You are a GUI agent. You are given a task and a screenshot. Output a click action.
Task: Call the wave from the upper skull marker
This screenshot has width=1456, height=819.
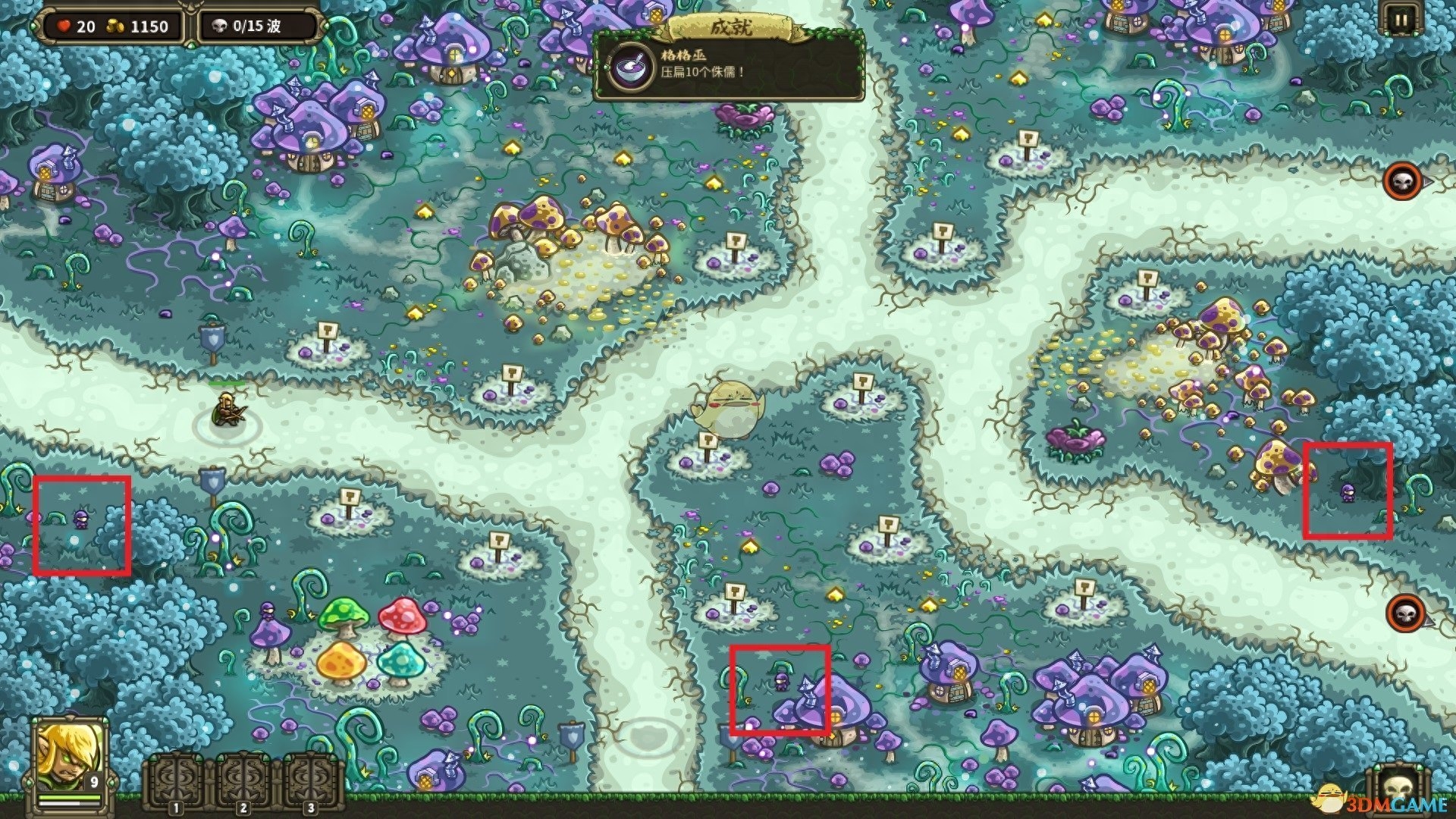1402,180
